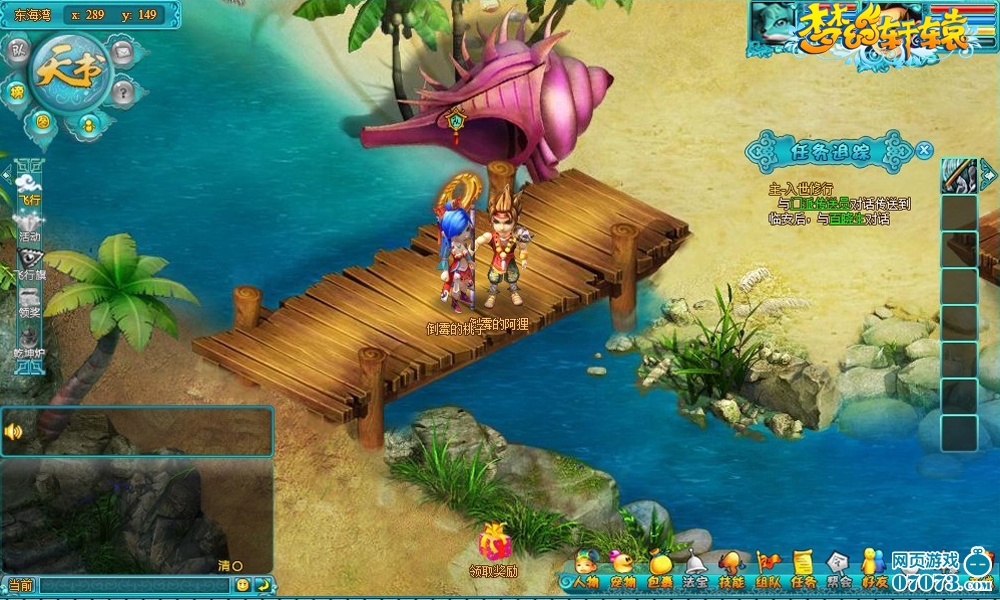Open the mail envelope icon
Screen dimensions: 1000x600
point(123,51)
